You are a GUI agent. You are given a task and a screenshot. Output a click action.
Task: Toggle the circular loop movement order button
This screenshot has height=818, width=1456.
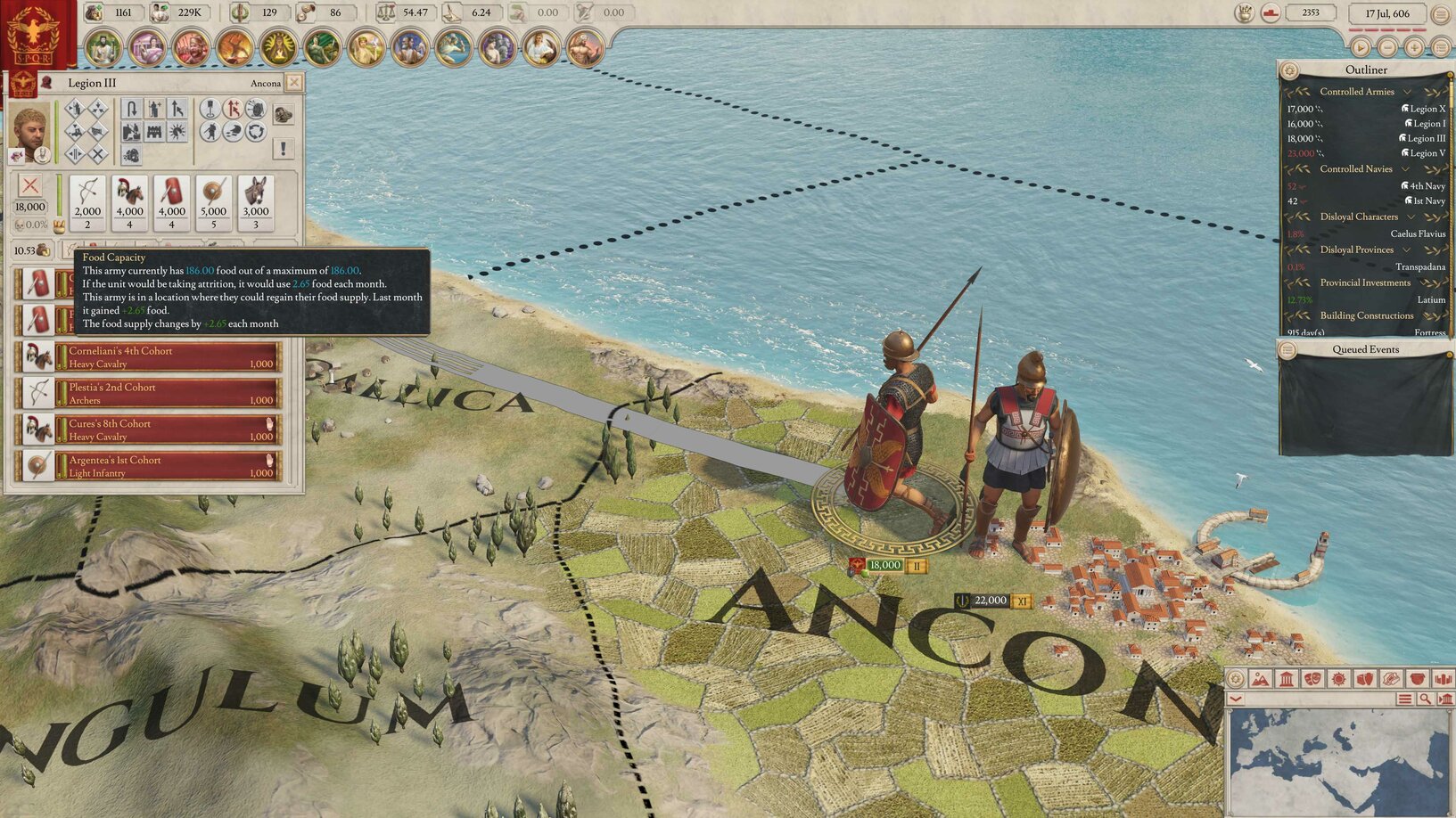pos(256,132)
